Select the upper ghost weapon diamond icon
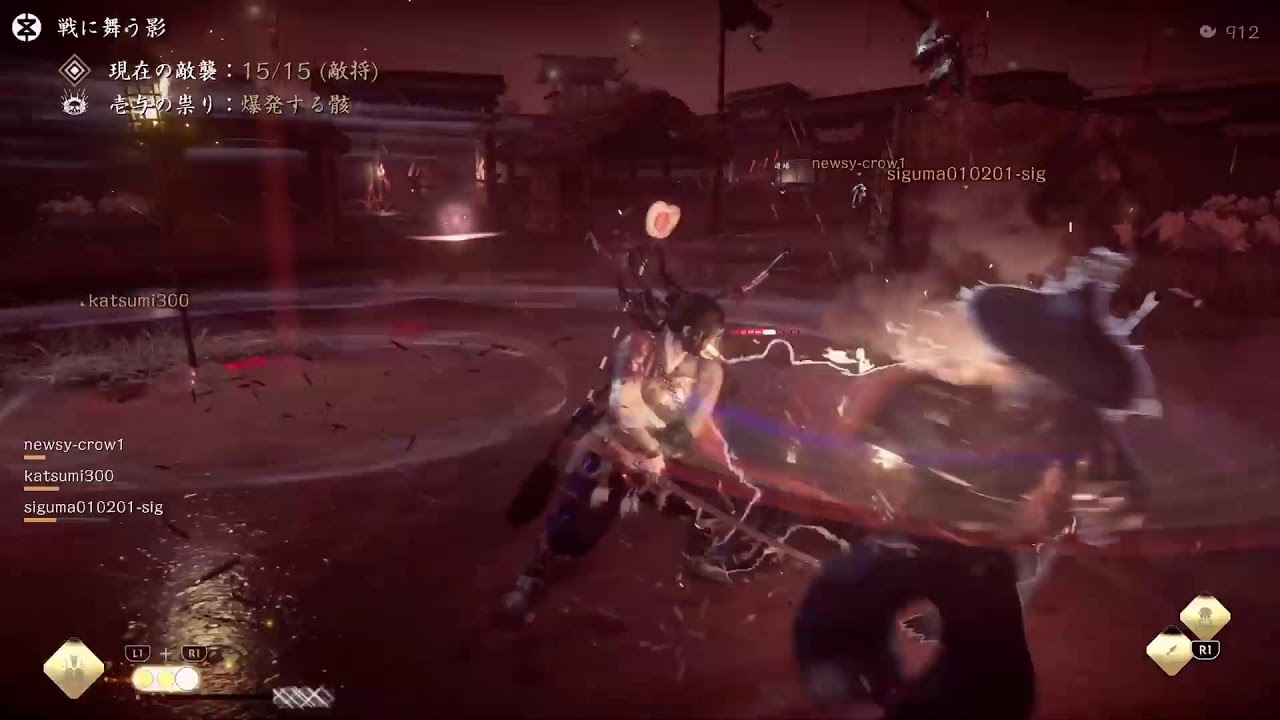Viewport: 1280px width, 720px height. click(x=1204, y=616)
